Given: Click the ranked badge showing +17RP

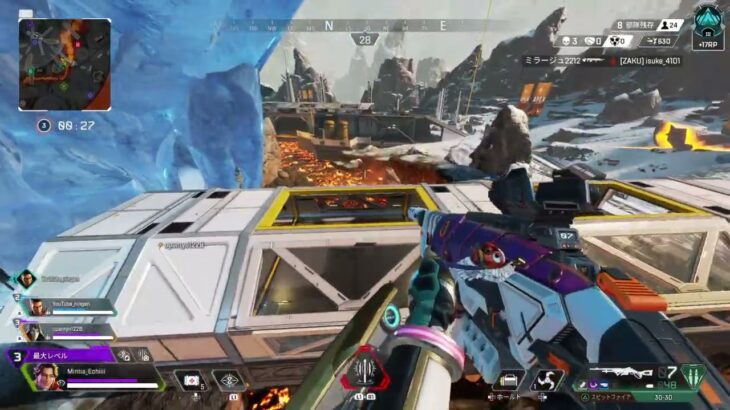Looking at the screenshot, I should pos(707,27).
